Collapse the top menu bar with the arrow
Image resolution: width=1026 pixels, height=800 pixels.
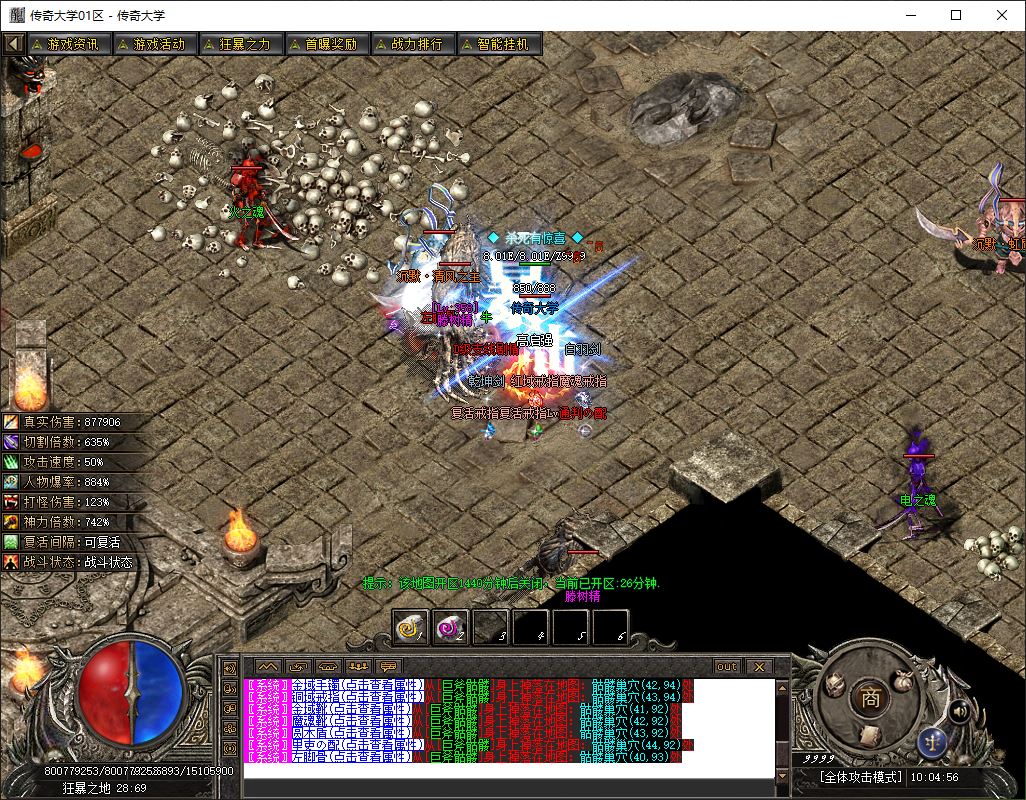click(x=14, y=44)
